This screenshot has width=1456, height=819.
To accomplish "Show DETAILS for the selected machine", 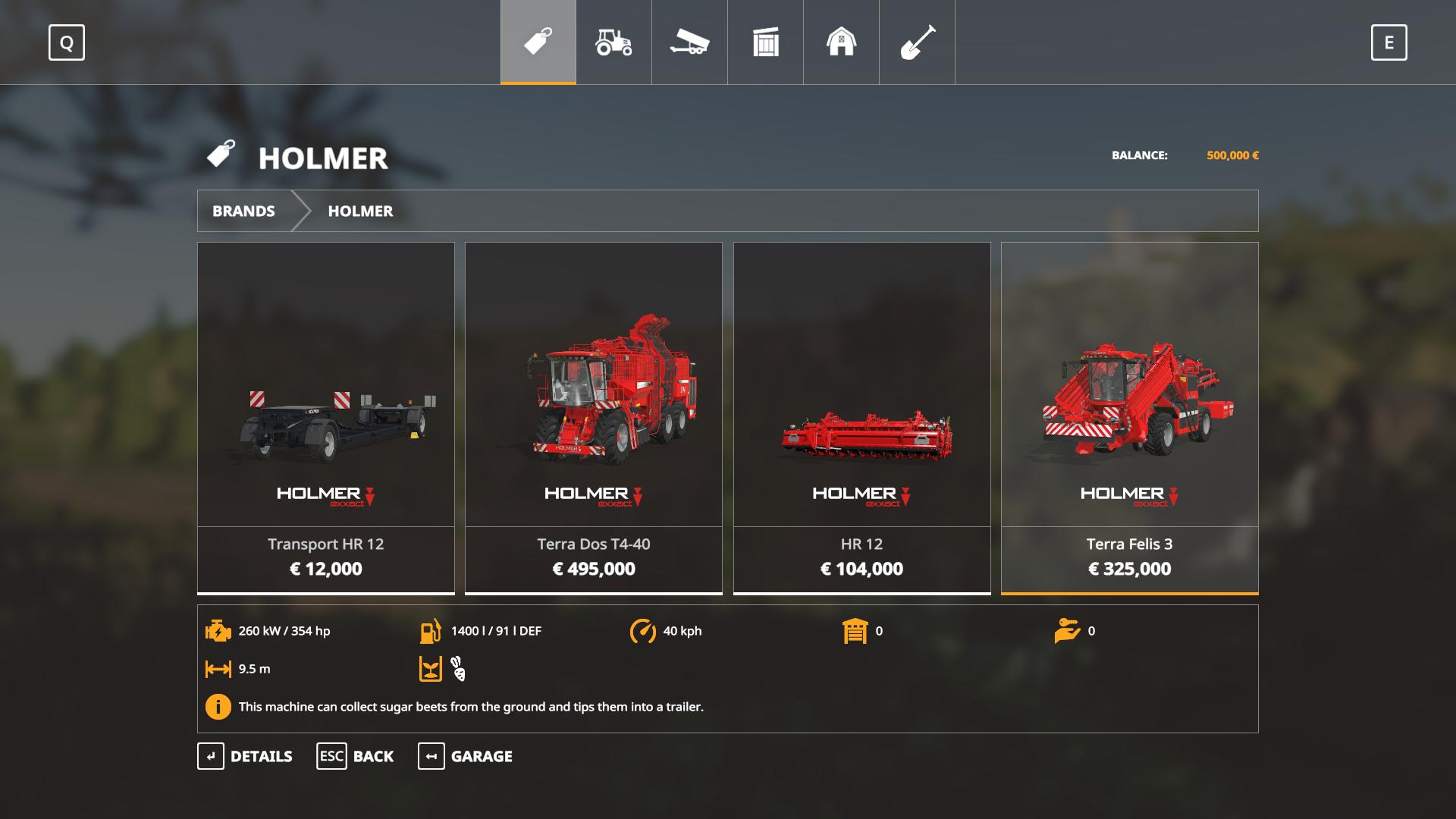I will (245, 756).
